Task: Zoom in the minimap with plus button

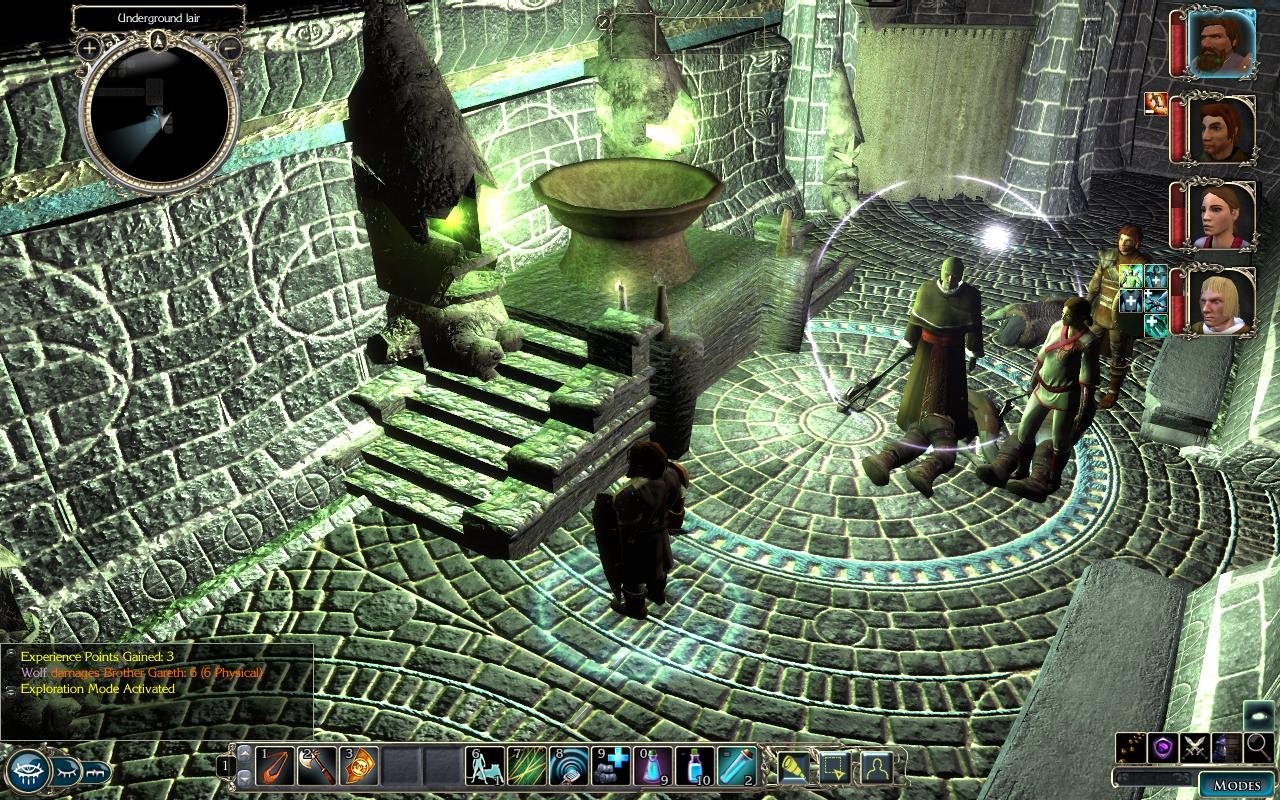Action: (x=89, y=47)
